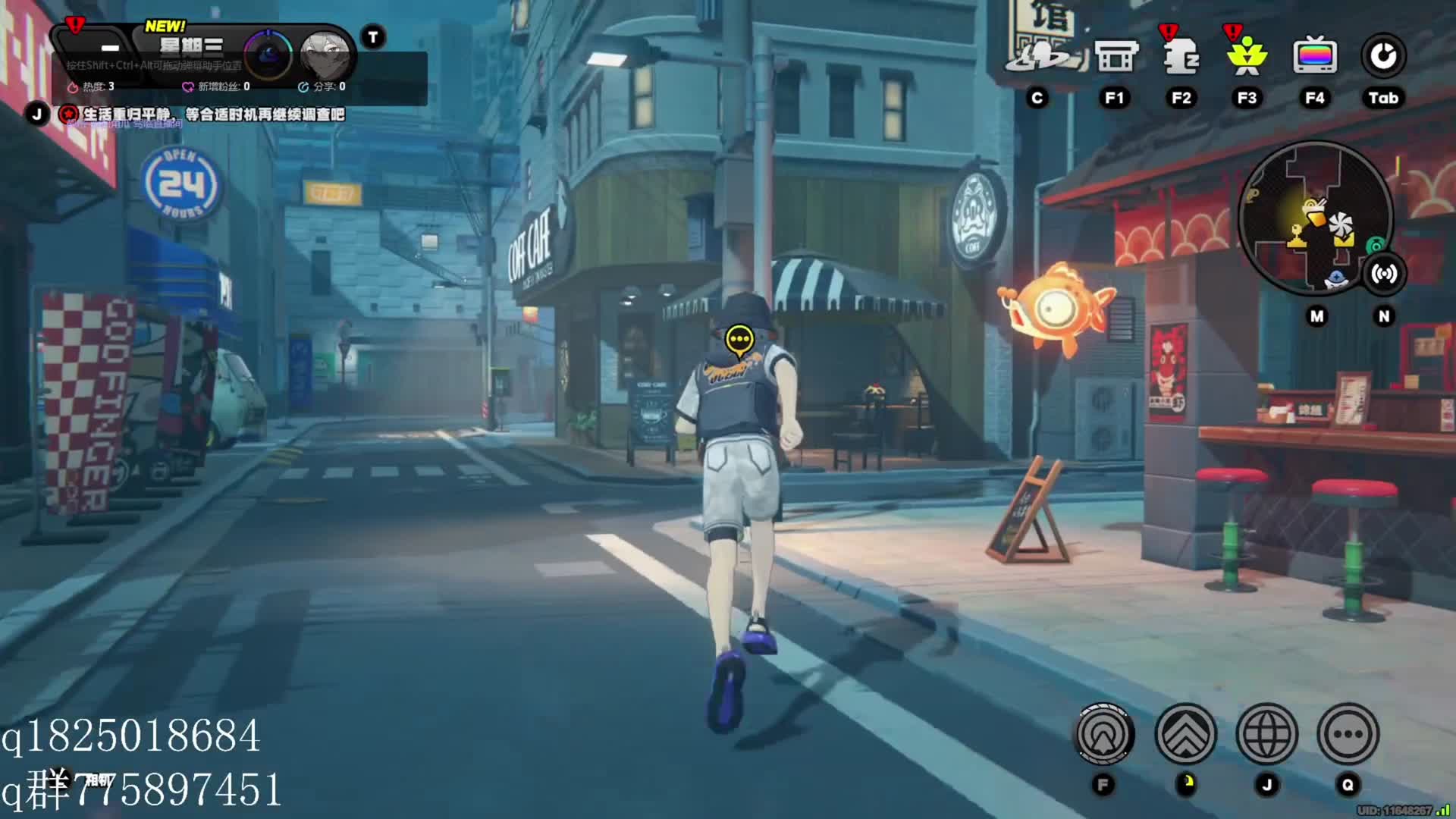Activate the circular arrow interact button
Image resolution: width=1456 pixels, height=819 pixels.
(1104, 734)
